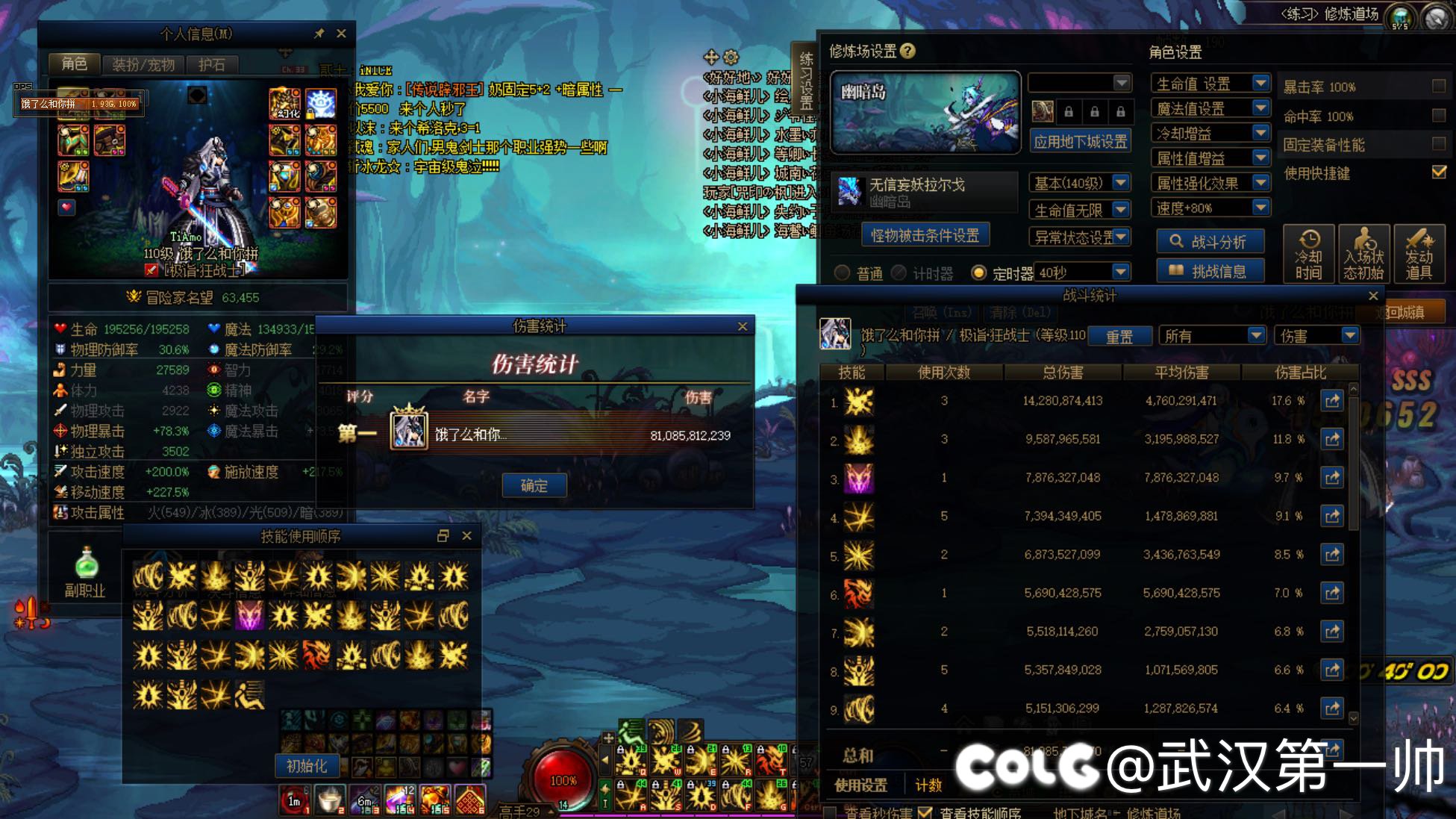1456x819 pixels.
Task: Open the 战斗分析 battle analysis
Action: [x=1210, y=242]
